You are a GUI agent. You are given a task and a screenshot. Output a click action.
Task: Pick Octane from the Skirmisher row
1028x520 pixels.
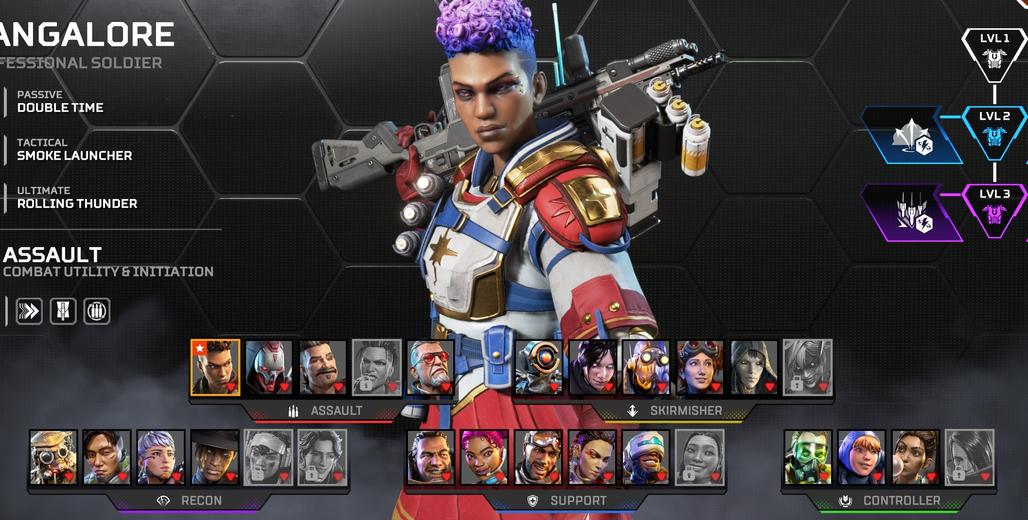(x=647, y=367)
